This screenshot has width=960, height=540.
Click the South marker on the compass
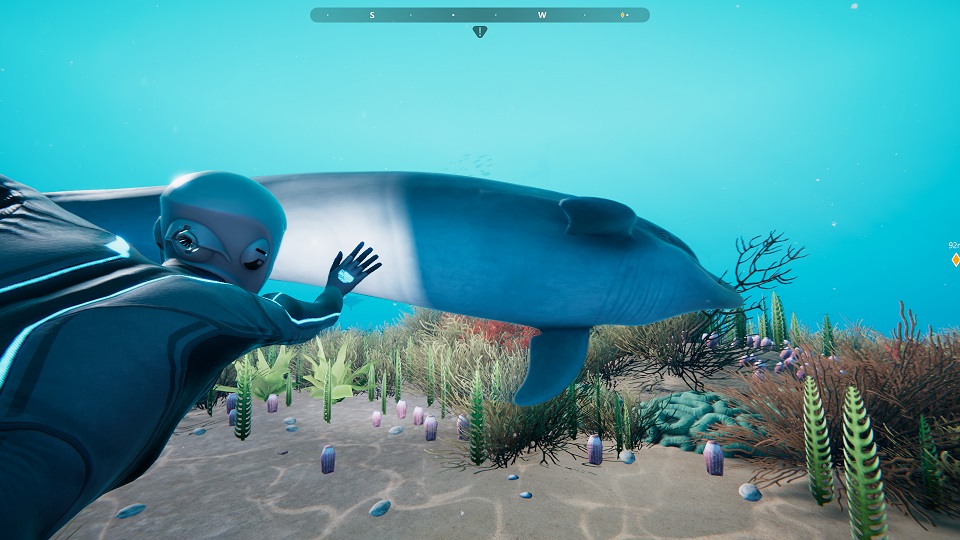(x=372, y=15)
